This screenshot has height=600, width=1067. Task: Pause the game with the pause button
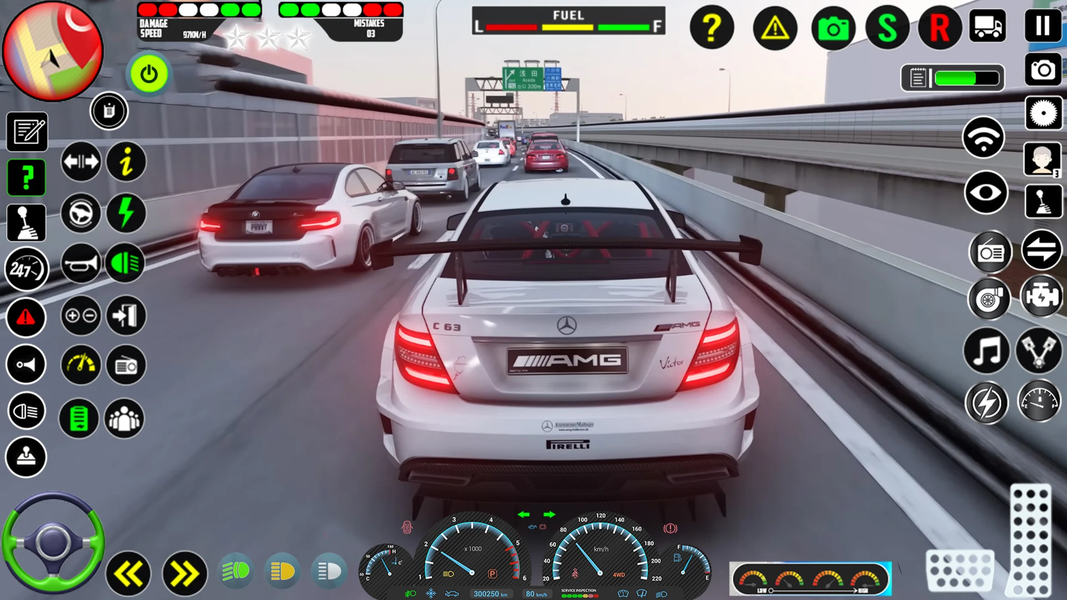(x=1042, y=26)
